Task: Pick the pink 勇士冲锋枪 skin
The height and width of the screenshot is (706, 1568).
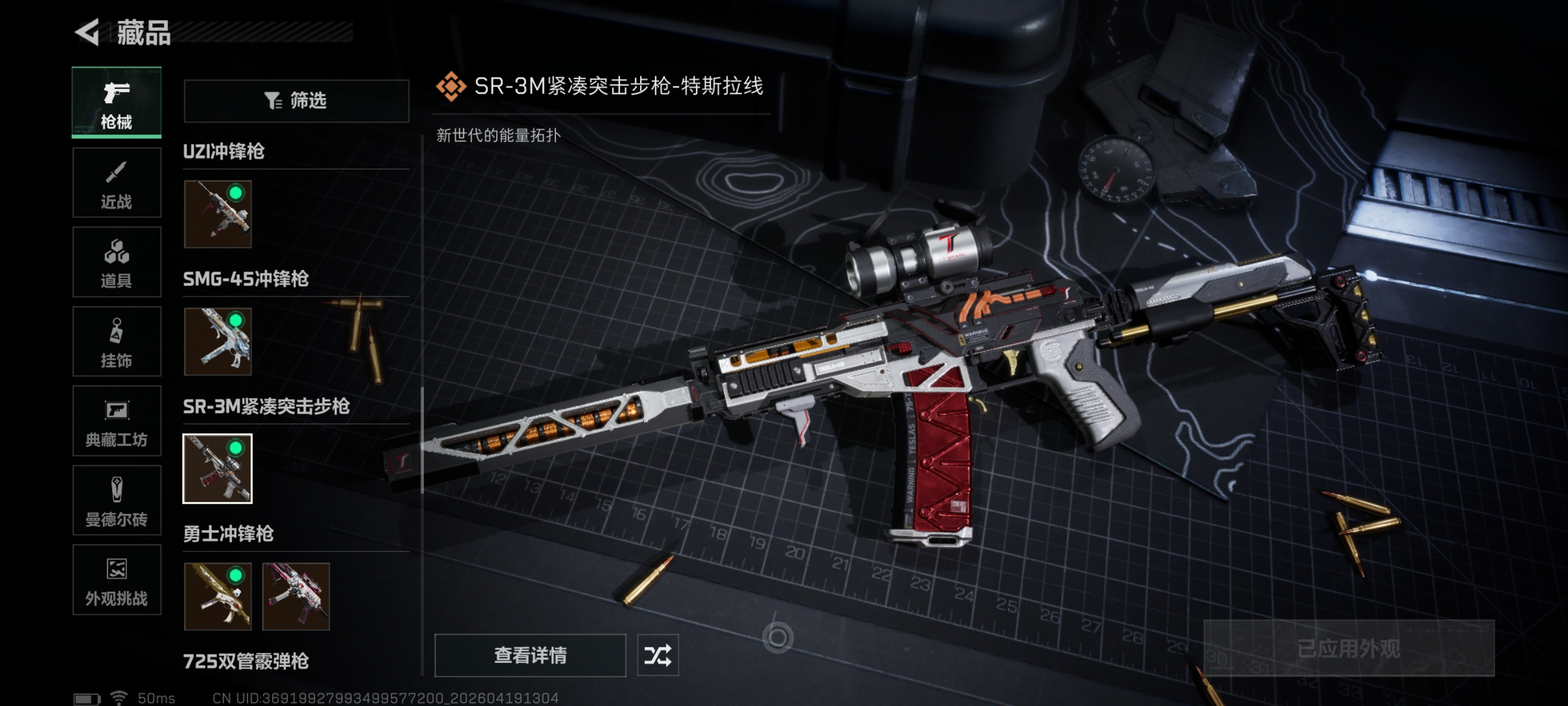Action: tap(296, 596)
